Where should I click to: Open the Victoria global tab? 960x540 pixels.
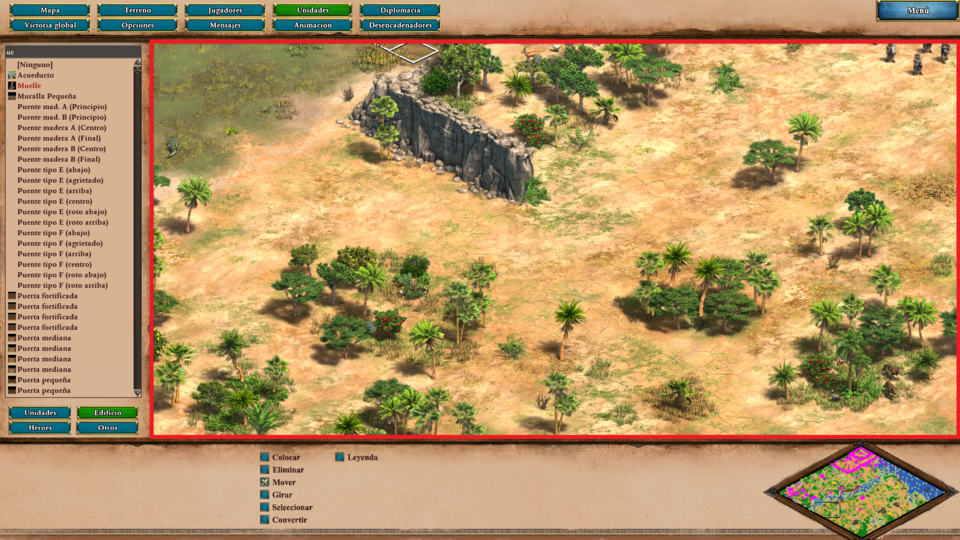pos(49,25)
